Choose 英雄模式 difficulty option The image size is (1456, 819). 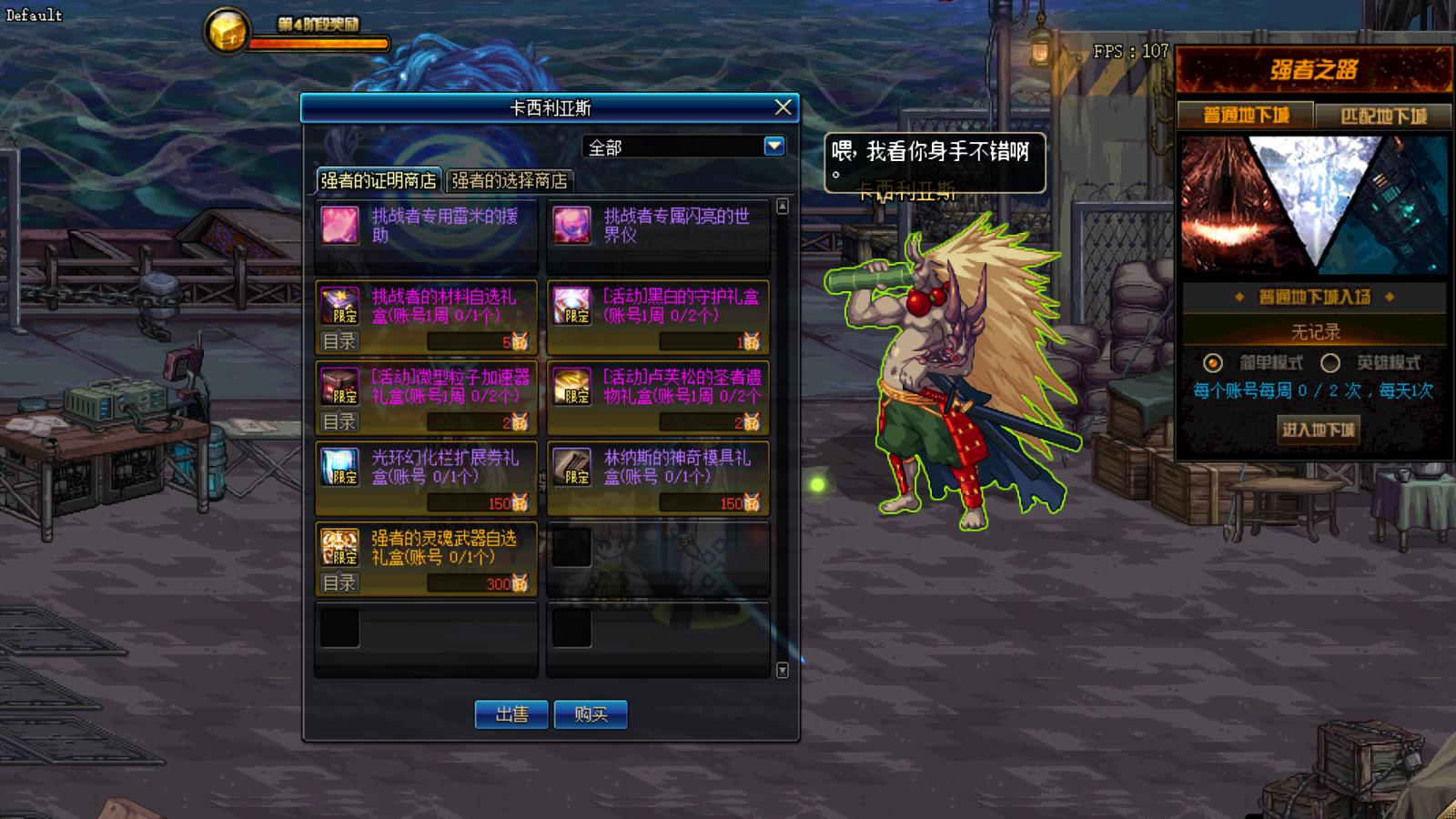(x=1330, y=363)
